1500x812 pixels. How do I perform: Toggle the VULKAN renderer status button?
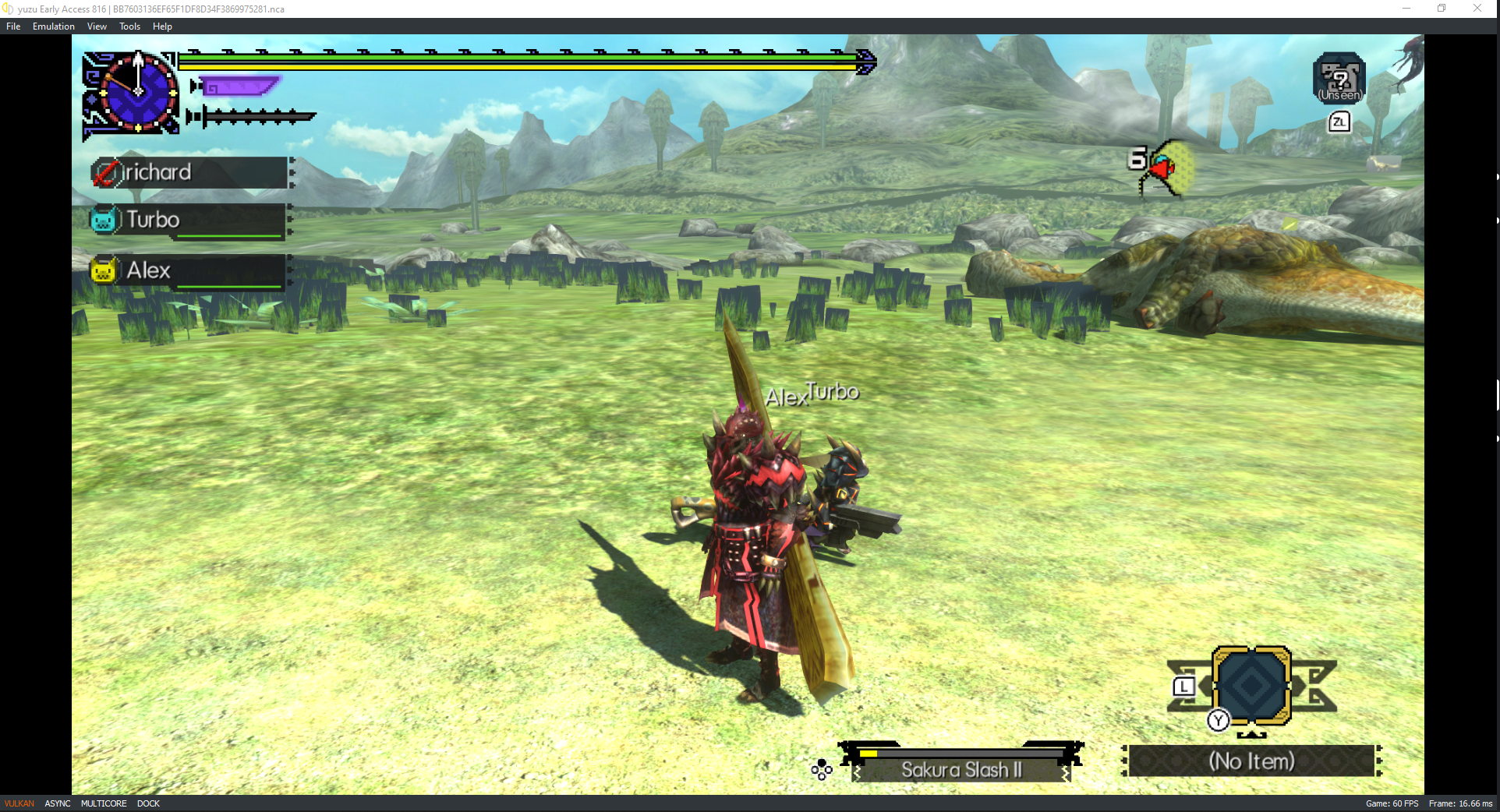tap(19, 803)
